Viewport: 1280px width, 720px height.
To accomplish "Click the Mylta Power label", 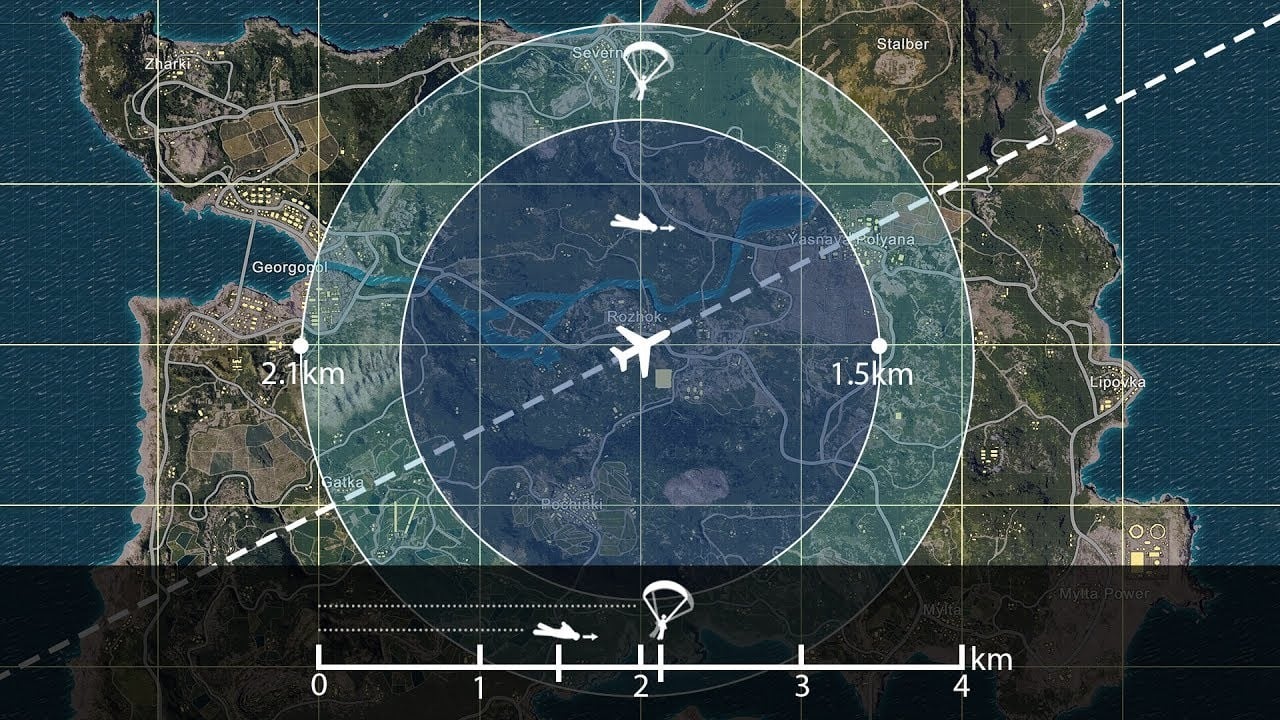I will pyautogui.click(x=1103, y=593).
